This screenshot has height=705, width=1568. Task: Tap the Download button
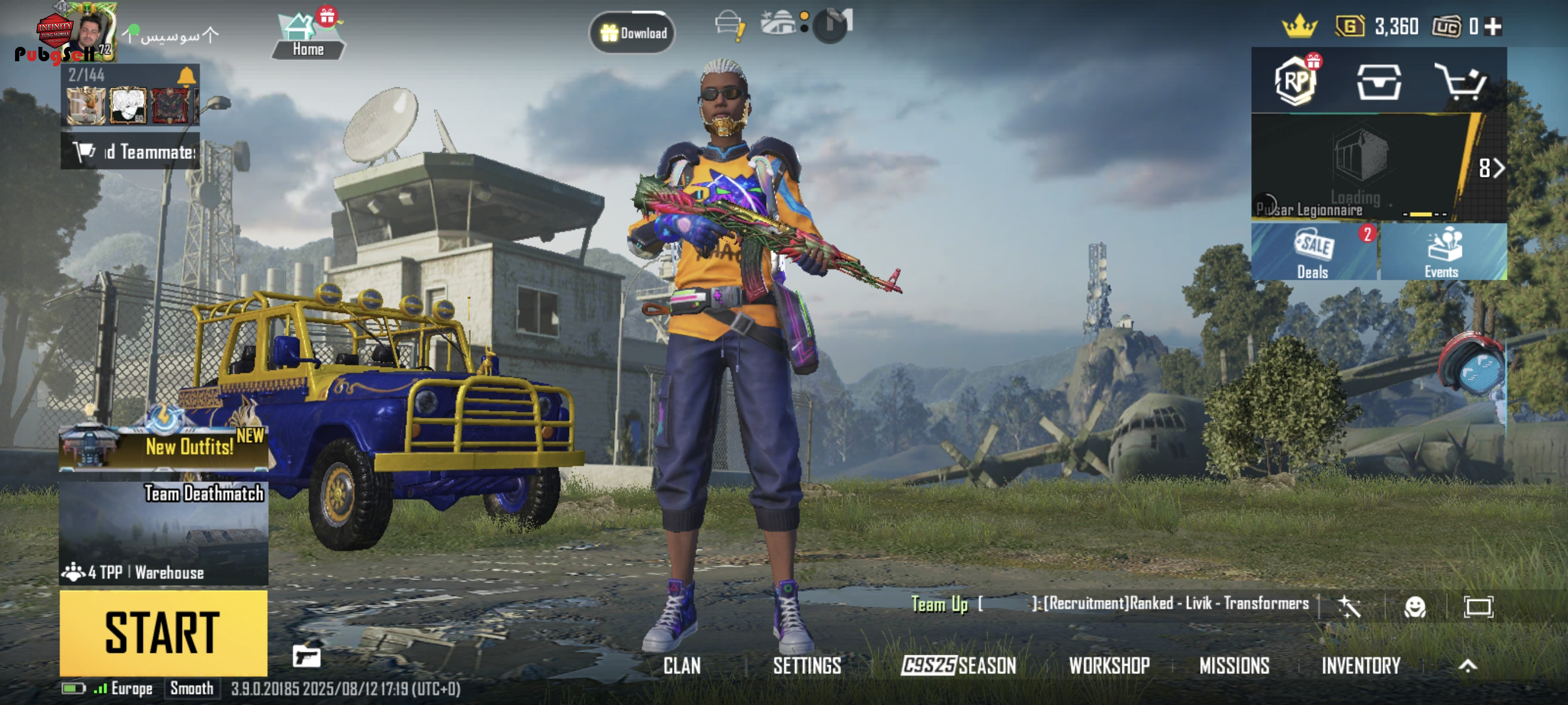click(x=633, y=33)
